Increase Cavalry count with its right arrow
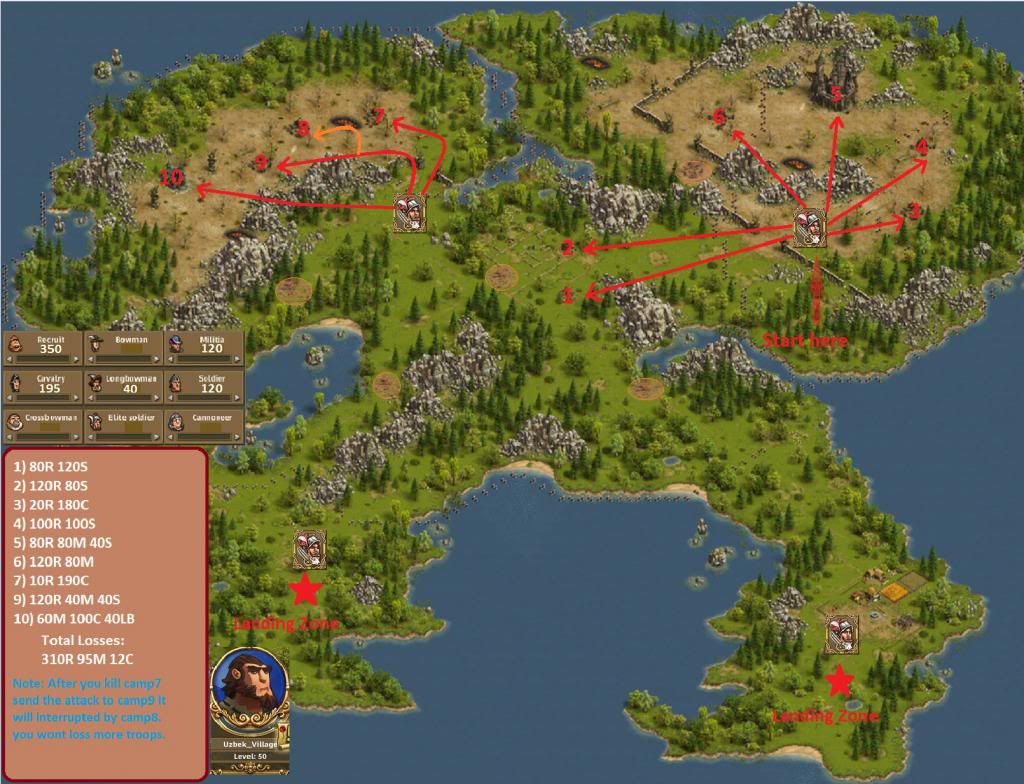The height and width of the screenshot is (784, 1024). pyautogui.click(x=78, y=397)
